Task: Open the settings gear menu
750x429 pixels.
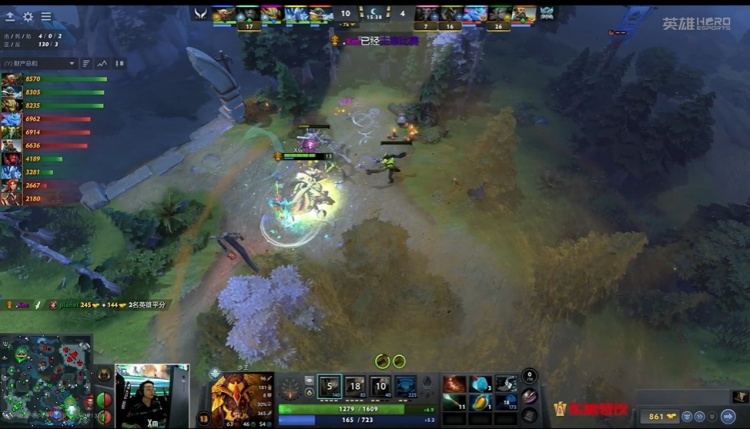Action: click(28, 17)
